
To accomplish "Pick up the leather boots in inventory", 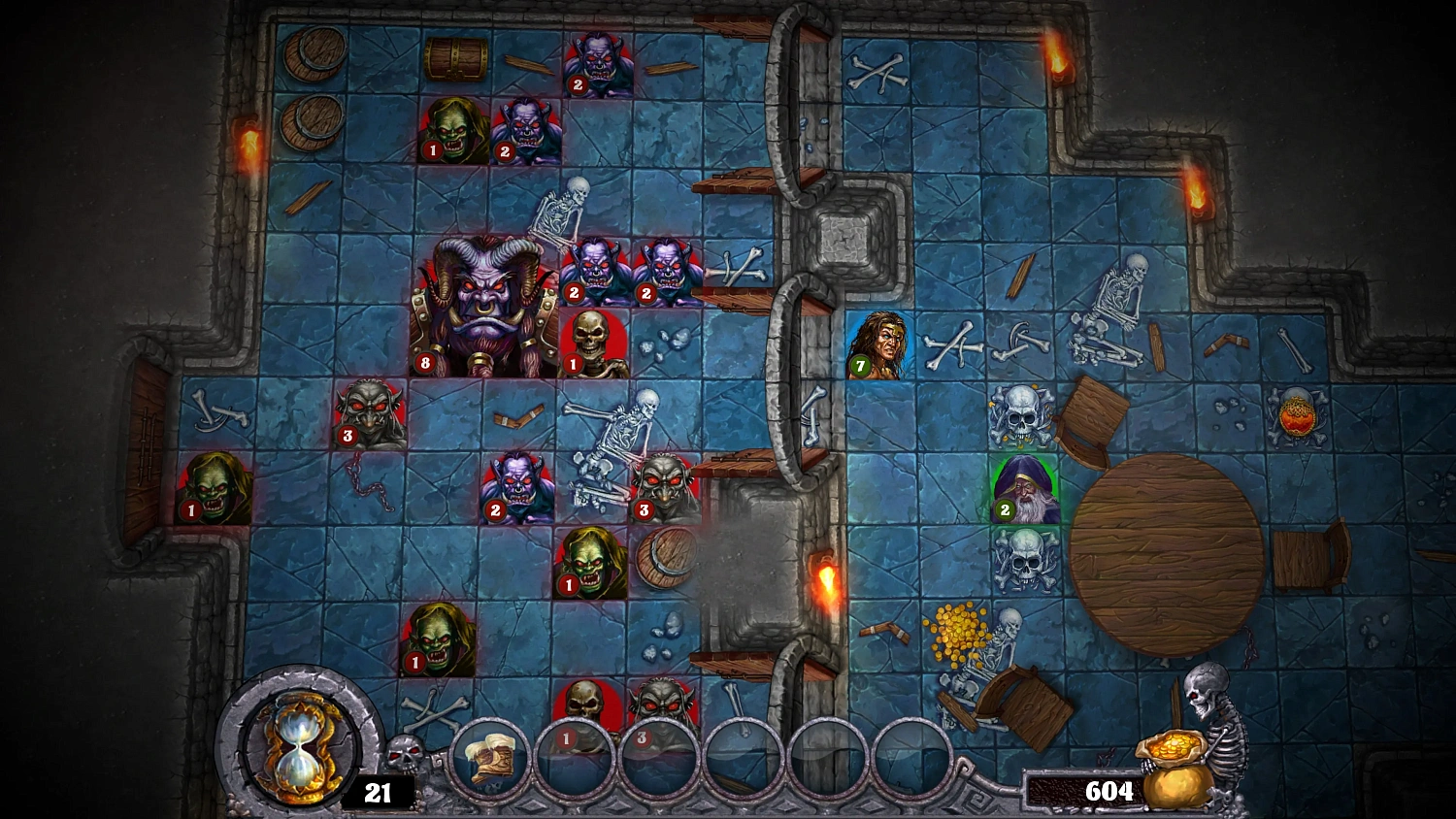I will coord(492,757).
